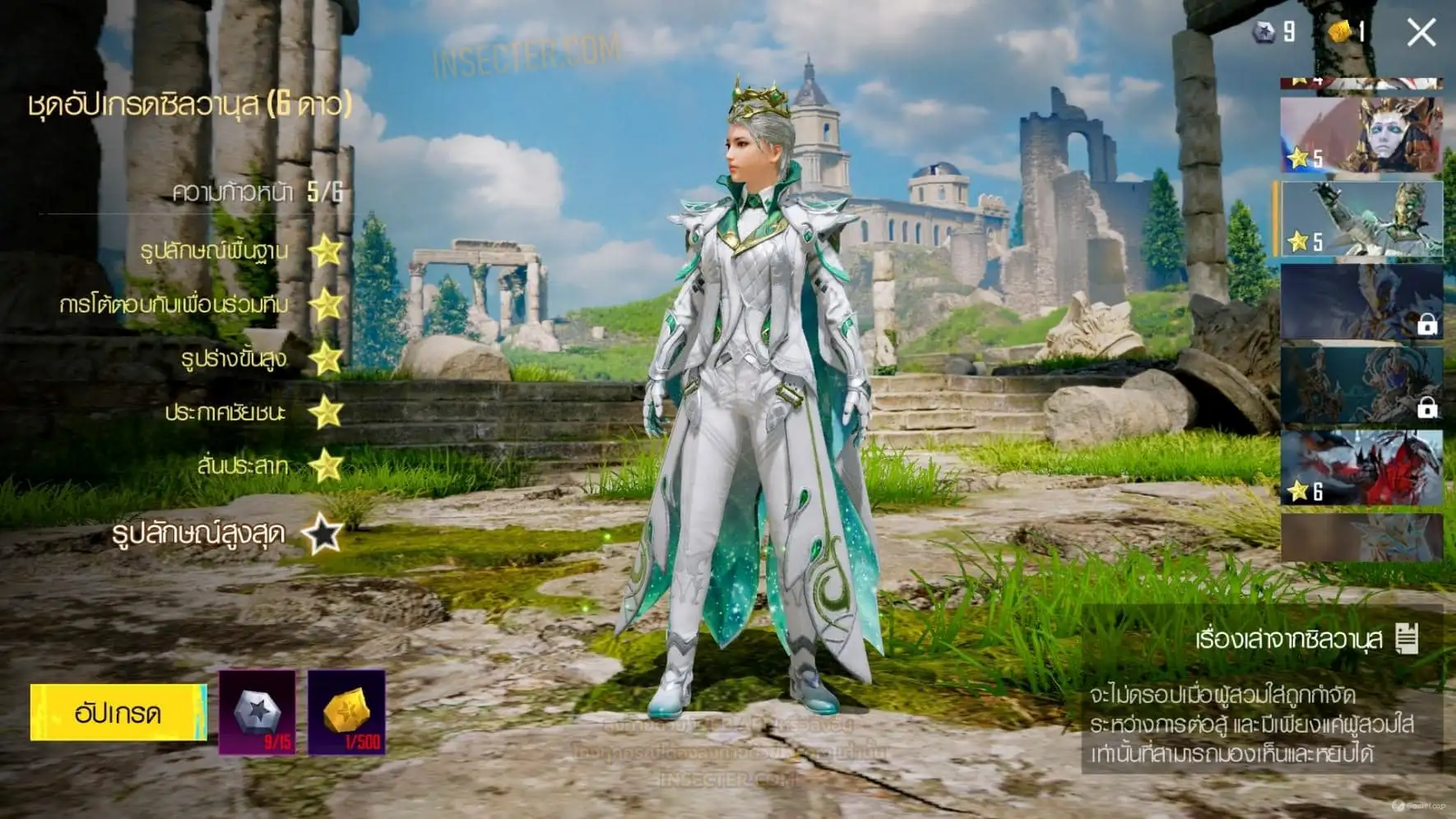
Task: Select the รูปลักษณ์พื้นฐาน upgrade level star
Action: coord(327,251)
